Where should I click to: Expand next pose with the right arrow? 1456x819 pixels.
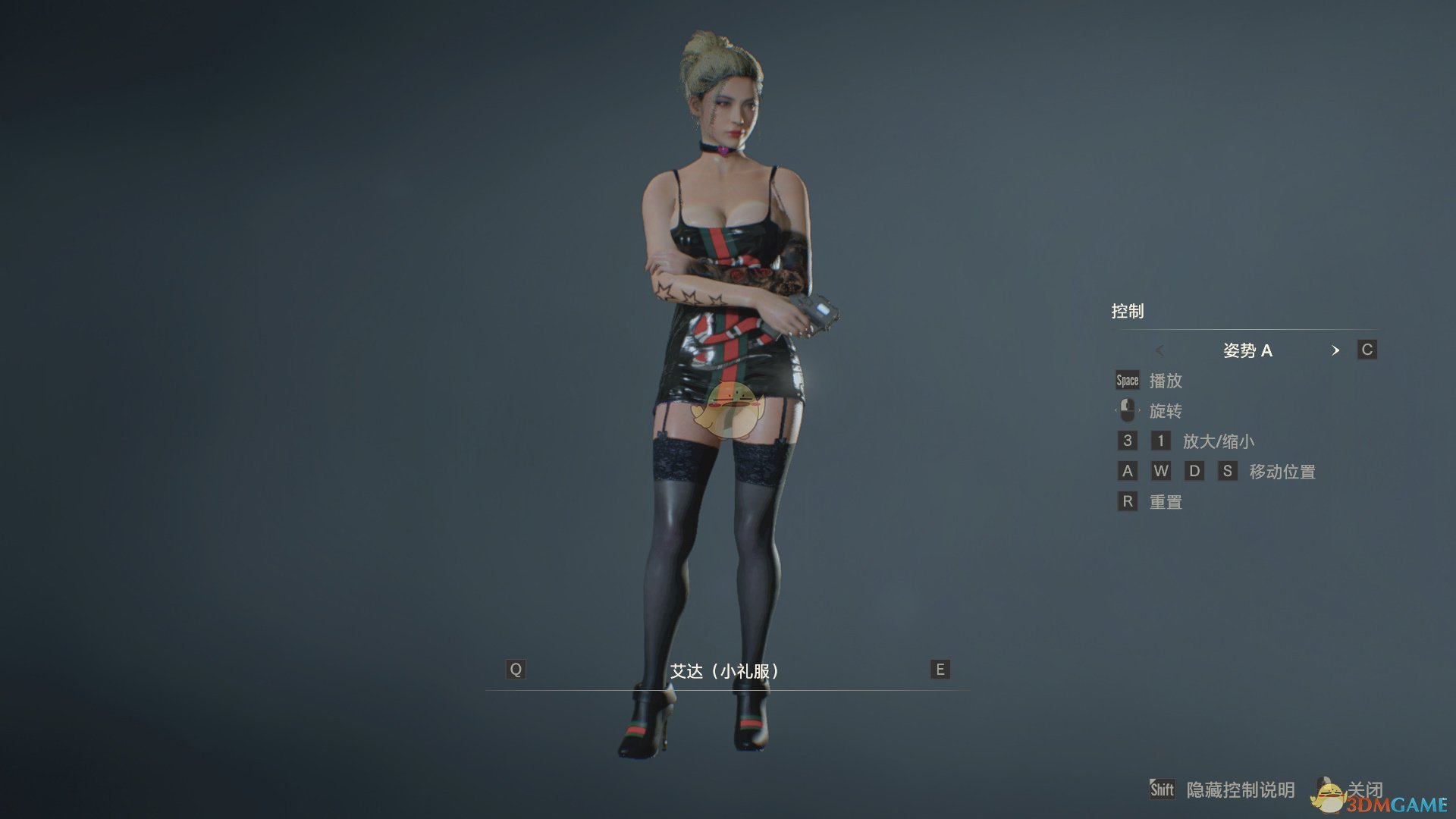click(1337, 350)
